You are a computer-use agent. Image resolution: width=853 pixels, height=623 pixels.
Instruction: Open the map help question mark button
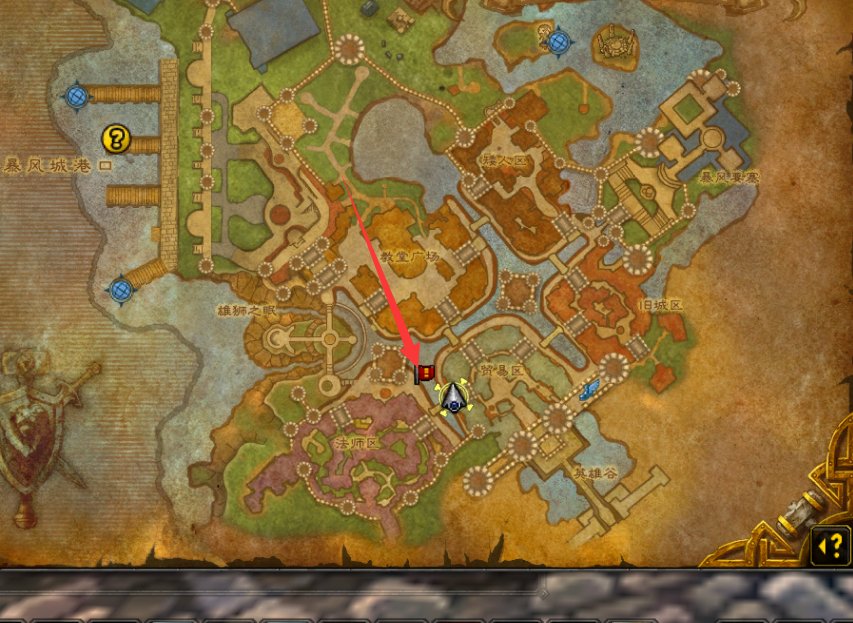click(x=829, y=546)
